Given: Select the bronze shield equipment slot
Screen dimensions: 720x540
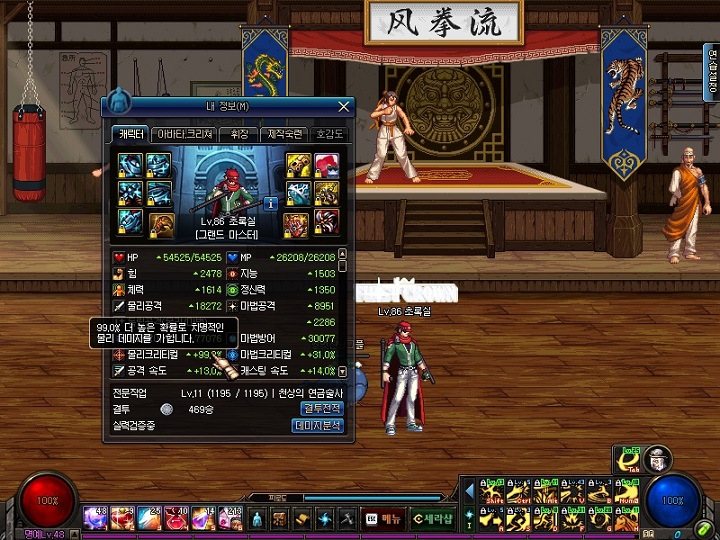Looking at the screenshot, I should [161, 223].
